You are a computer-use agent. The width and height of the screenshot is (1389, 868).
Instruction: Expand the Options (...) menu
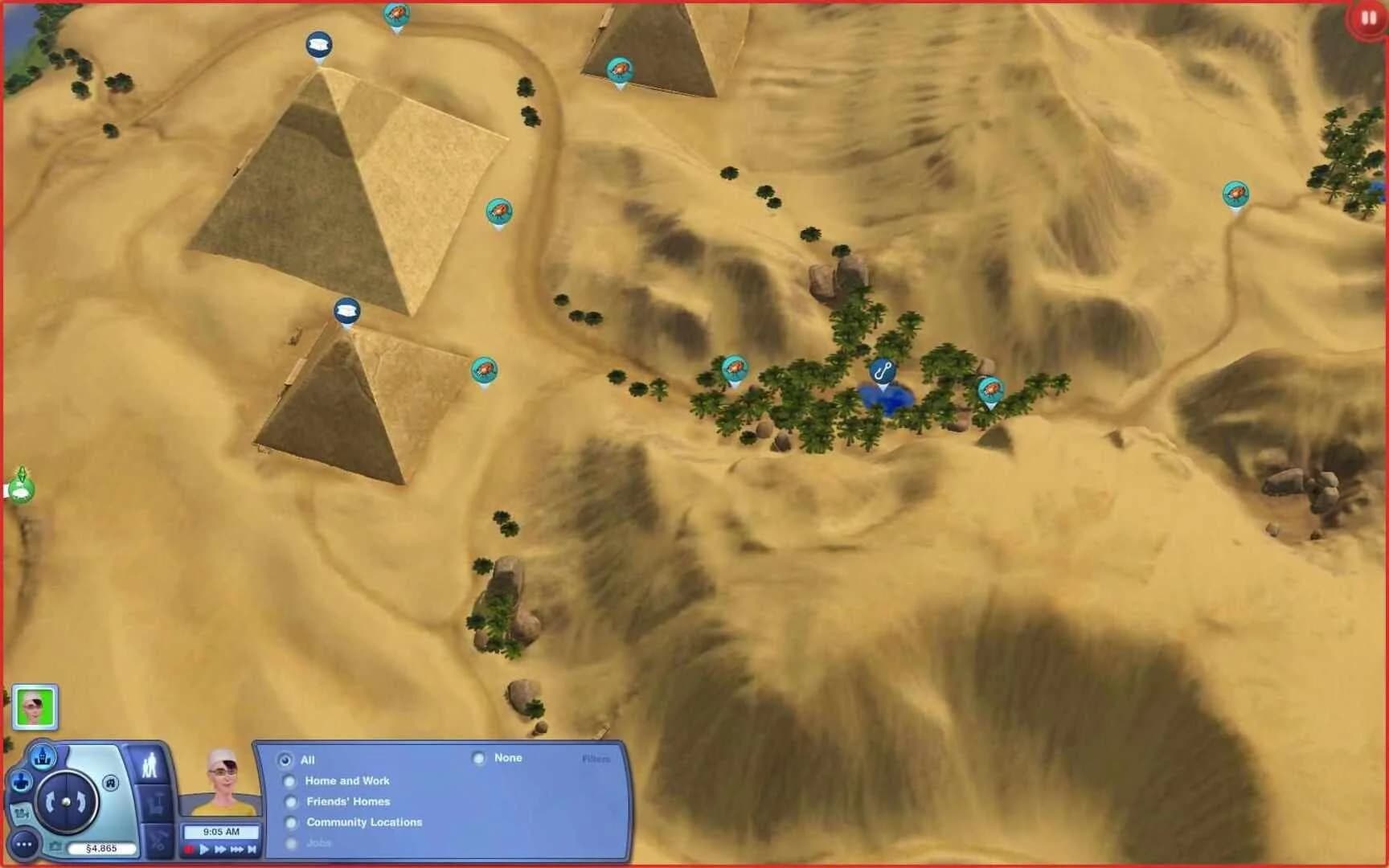point(23,844)
